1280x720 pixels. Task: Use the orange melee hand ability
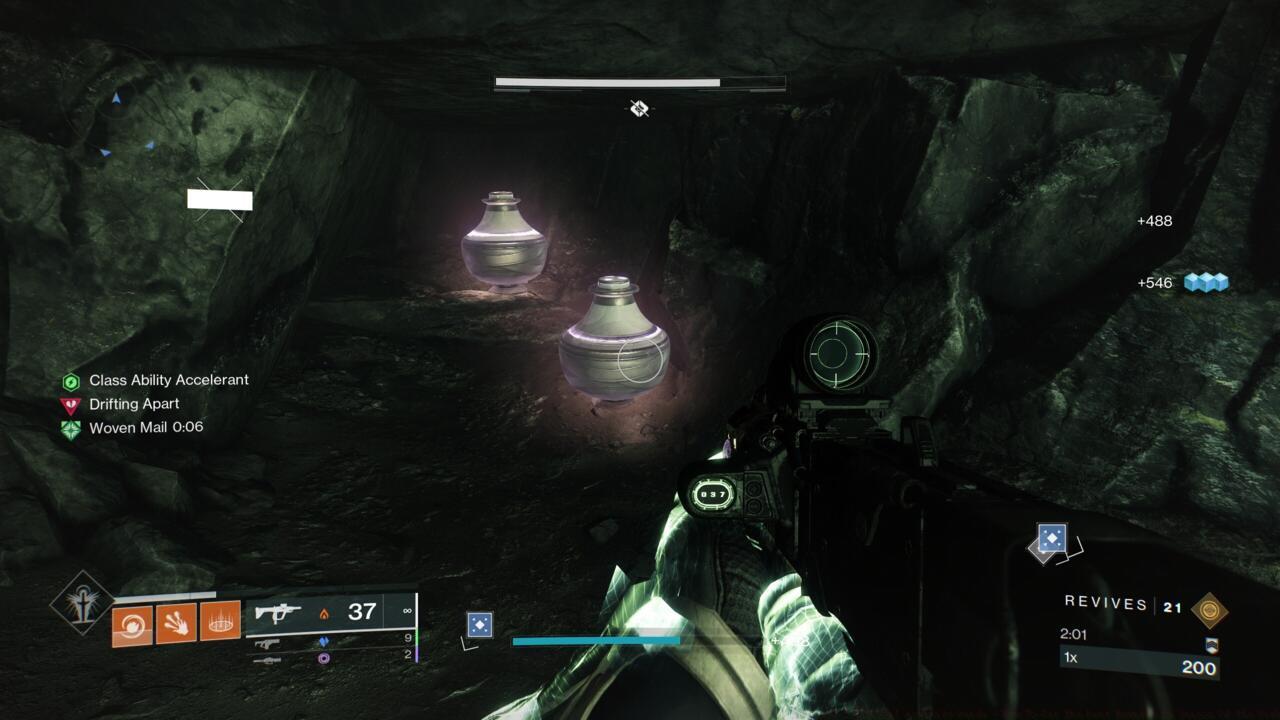coord(176,623)
